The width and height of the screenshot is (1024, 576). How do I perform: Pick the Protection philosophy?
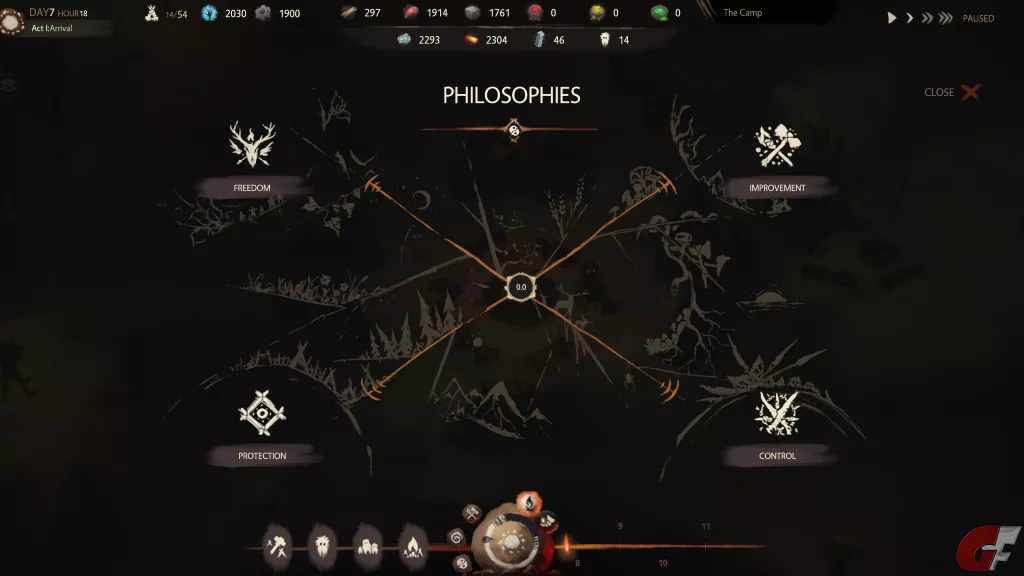click(x=262, y=414)
